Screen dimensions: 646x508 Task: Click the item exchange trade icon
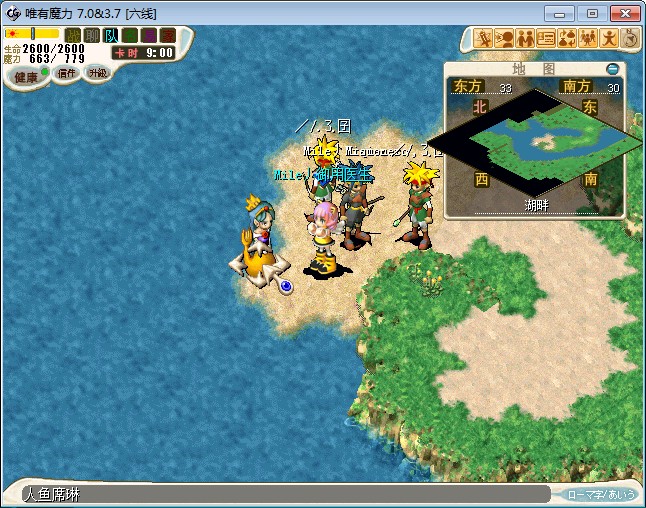point(567,39)
